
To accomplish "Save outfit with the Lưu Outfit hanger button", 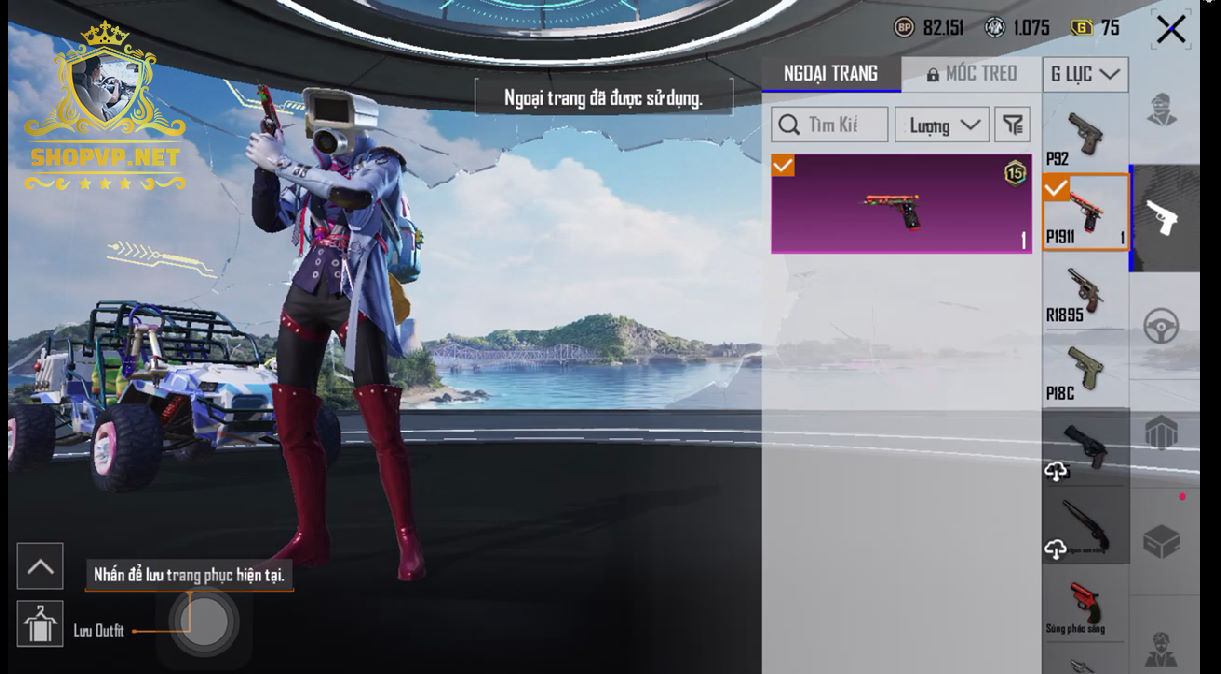I will click(x=40, y=624).
